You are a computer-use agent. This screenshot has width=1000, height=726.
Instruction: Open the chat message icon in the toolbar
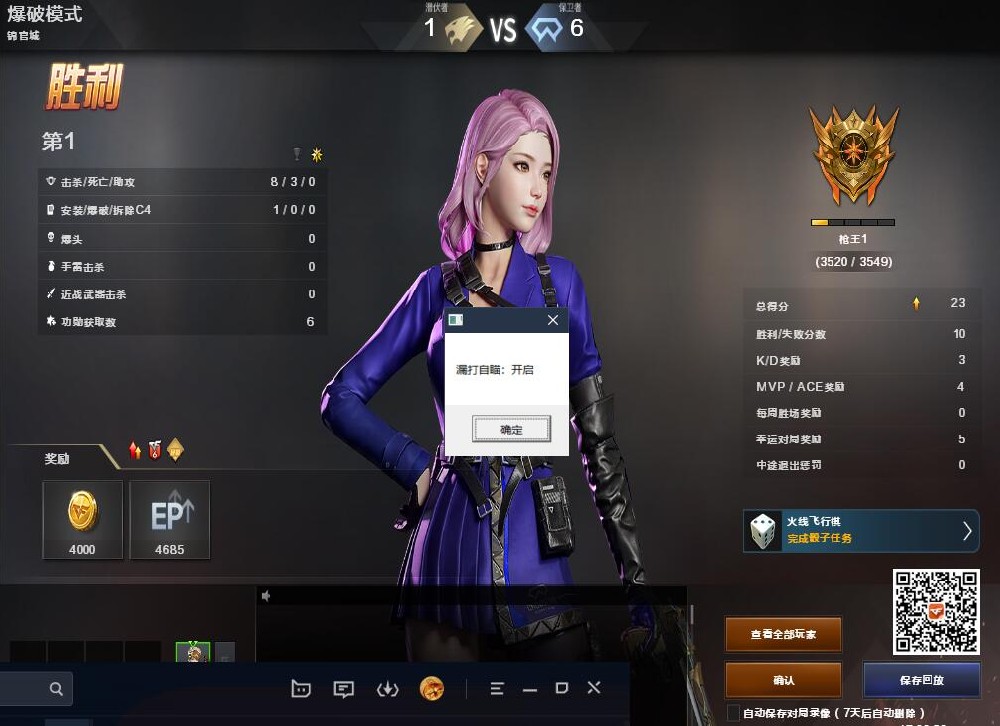pos(344,688)
